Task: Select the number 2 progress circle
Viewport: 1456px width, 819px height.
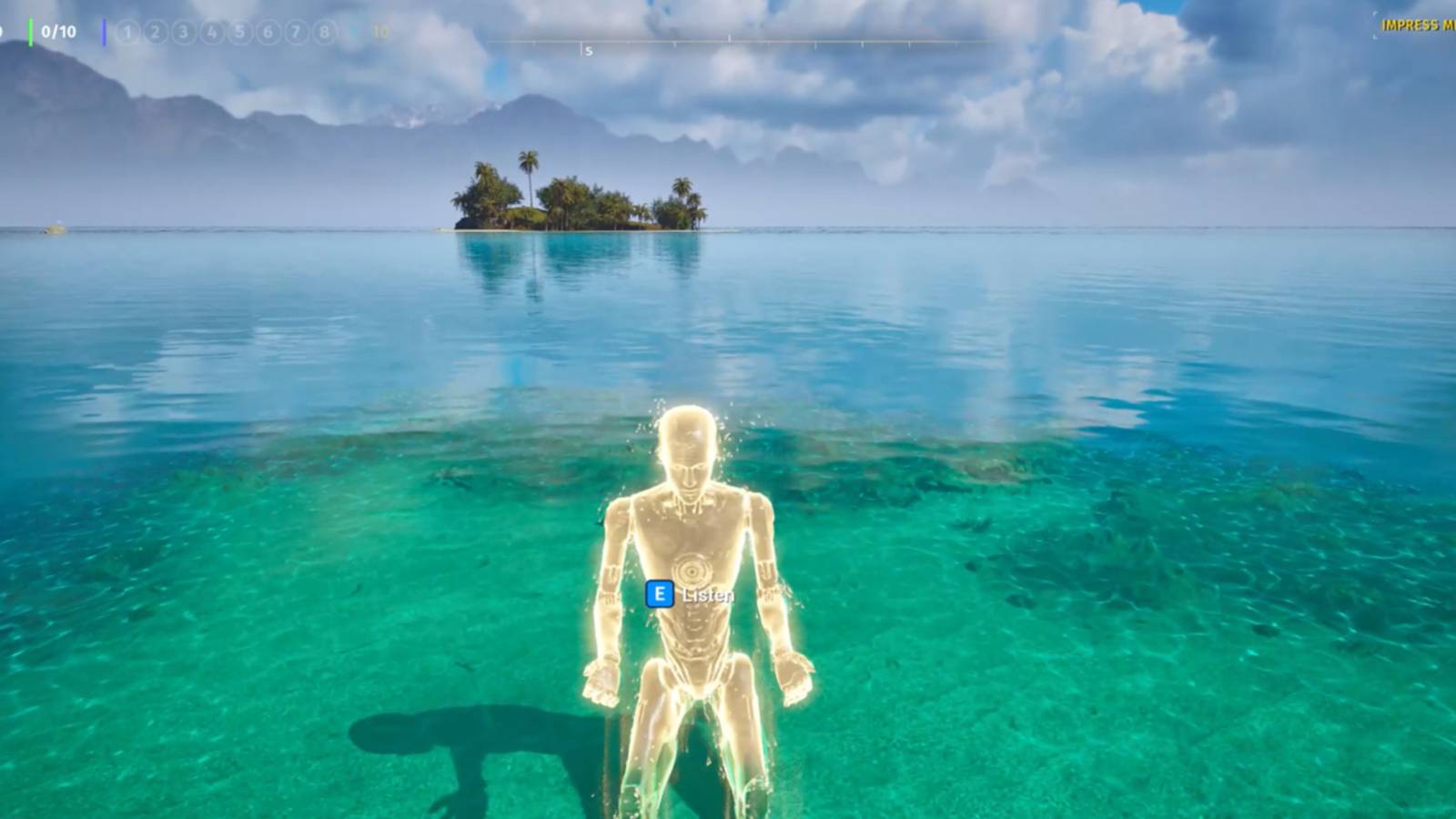Action: pyautogui.click(x=156, y=31)
